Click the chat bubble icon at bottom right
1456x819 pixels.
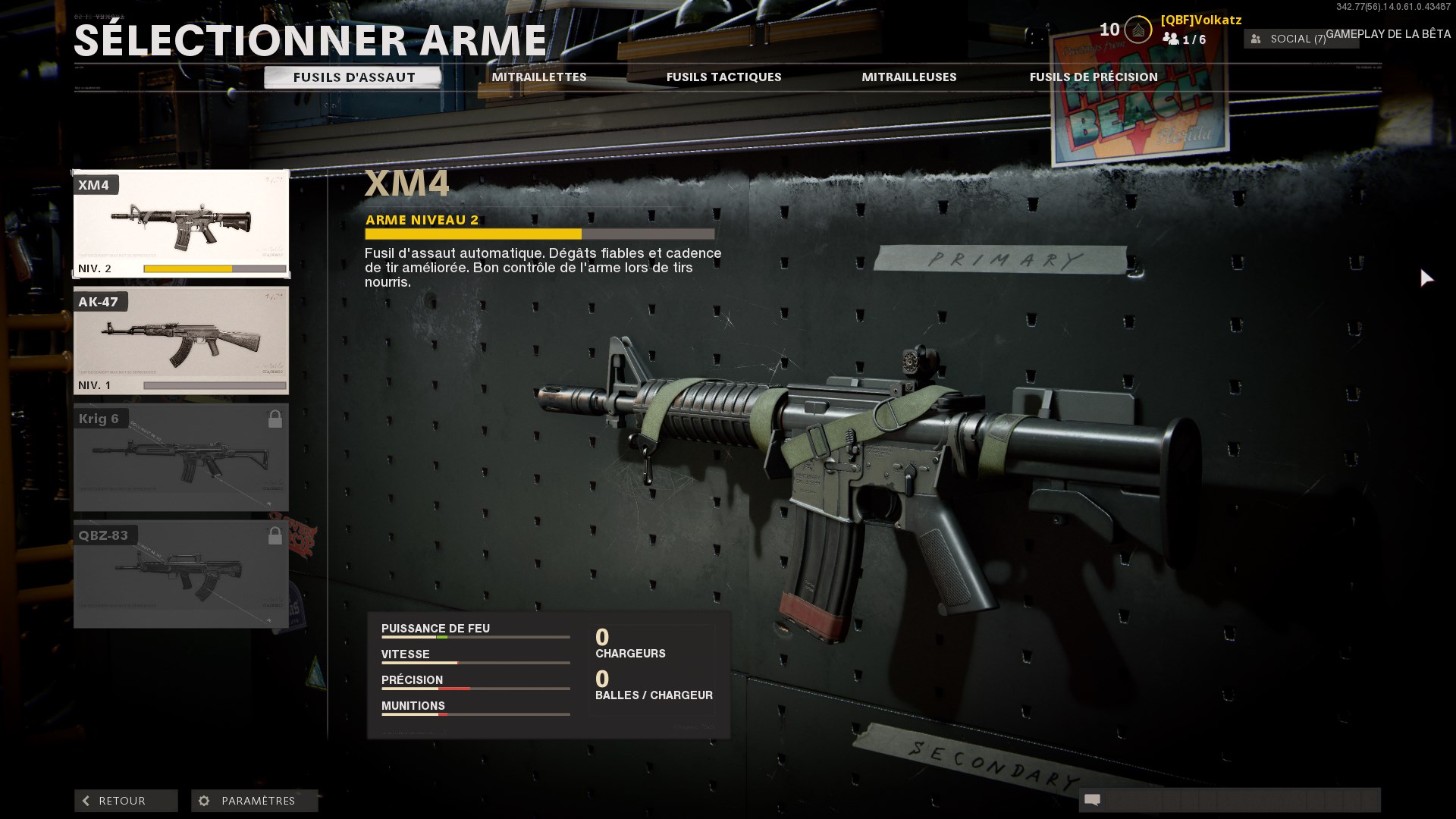(1092, 800)
